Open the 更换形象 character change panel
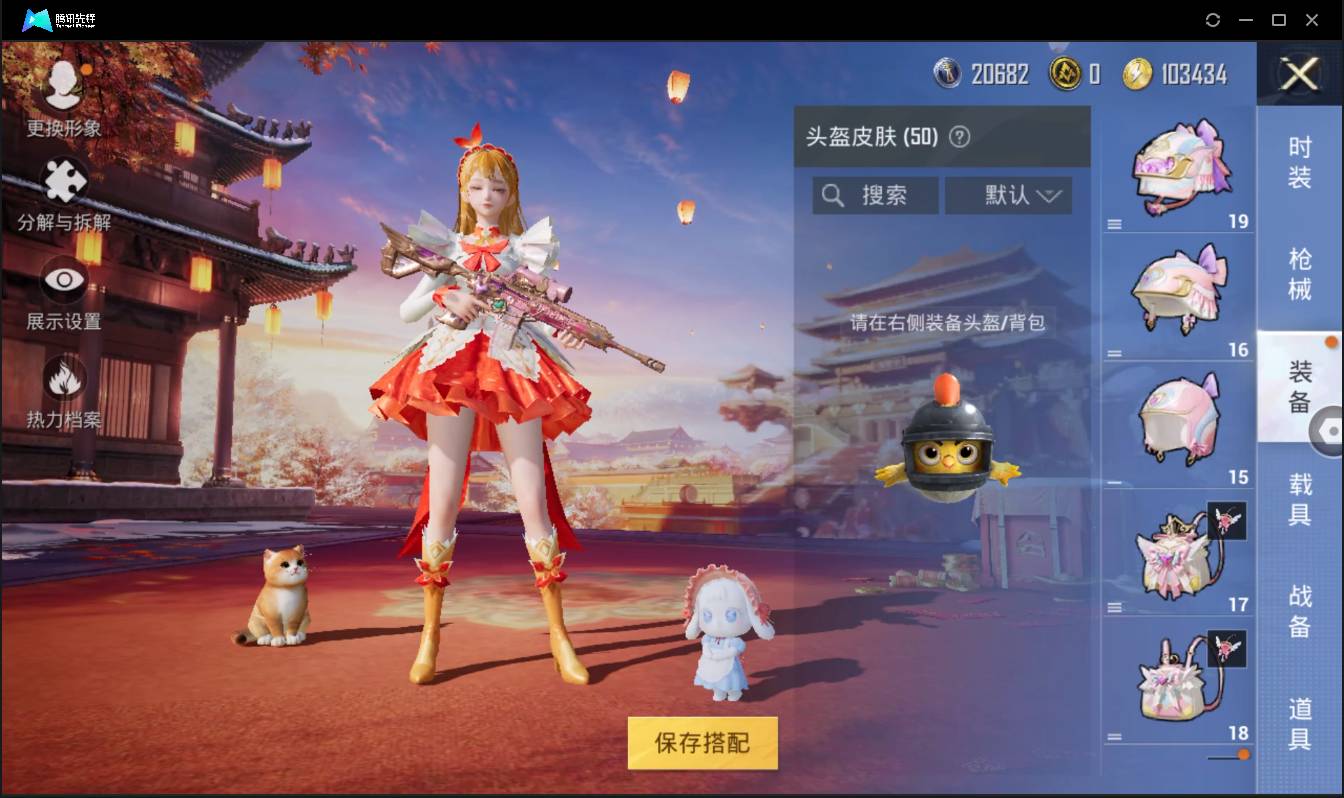 click(x=63, y=99)
